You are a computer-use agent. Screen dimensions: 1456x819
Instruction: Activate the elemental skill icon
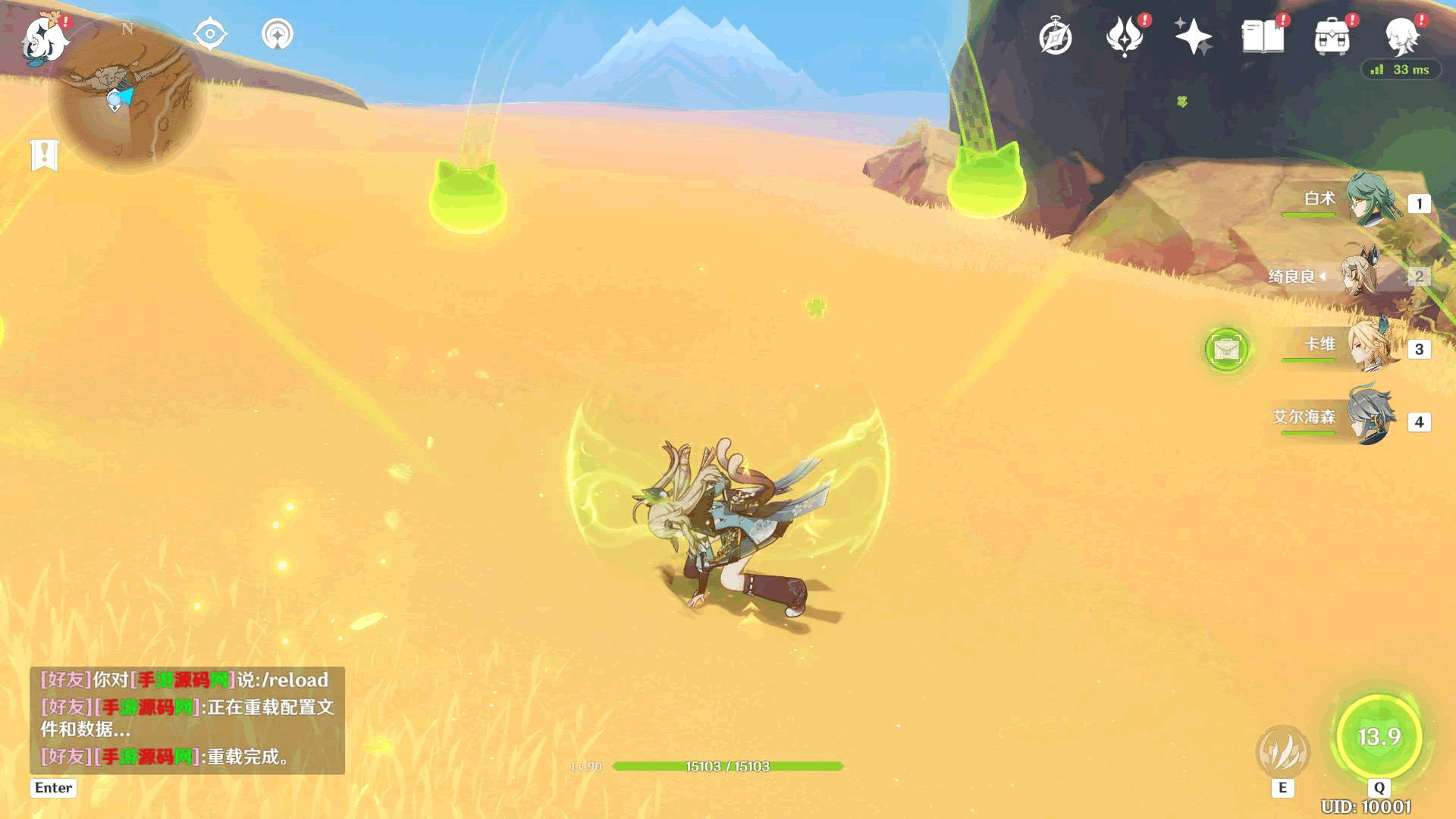coord(1282,752)
